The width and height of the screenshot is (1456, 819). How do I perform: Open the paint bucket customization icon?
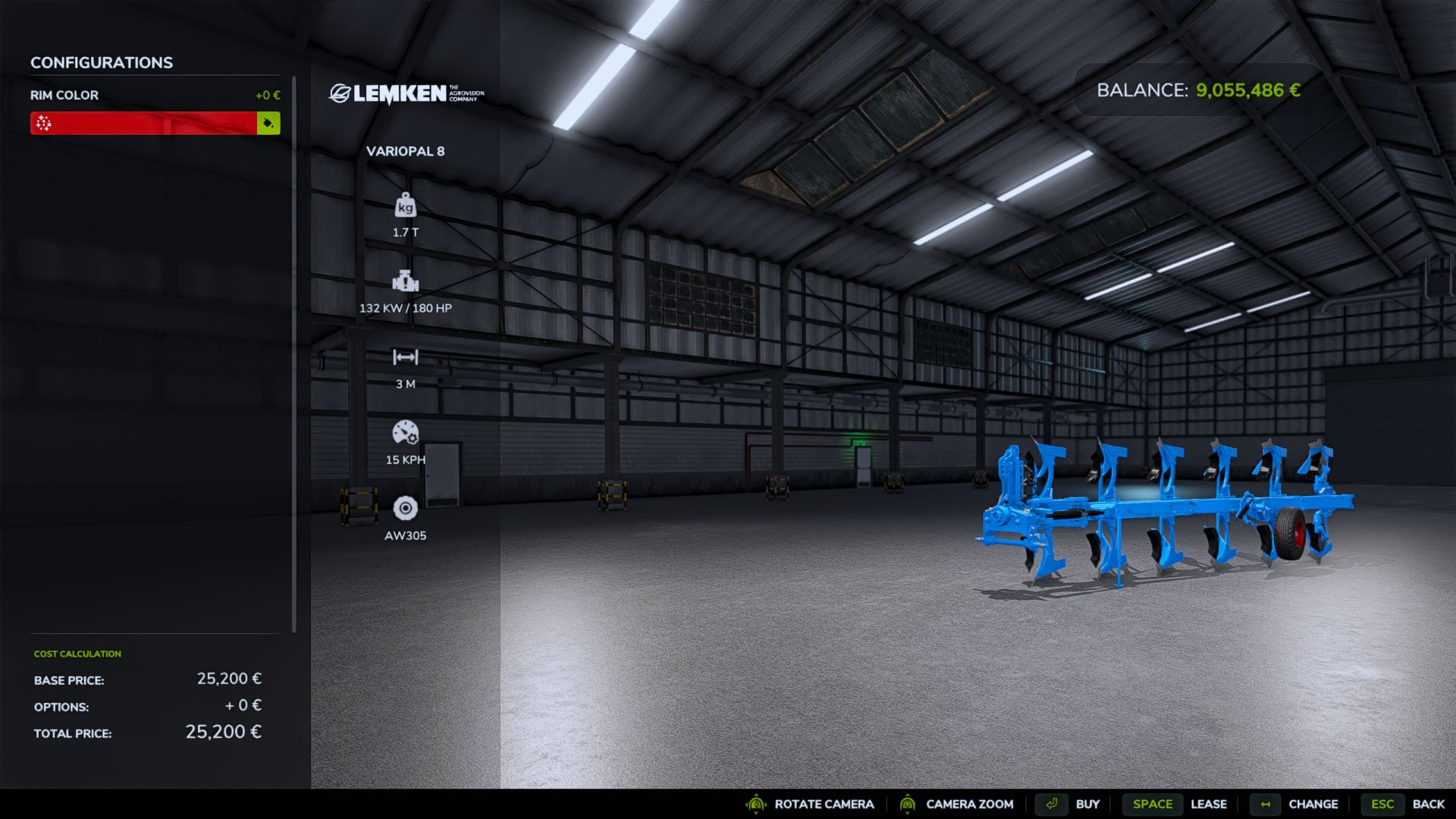(x=268, y=122)
